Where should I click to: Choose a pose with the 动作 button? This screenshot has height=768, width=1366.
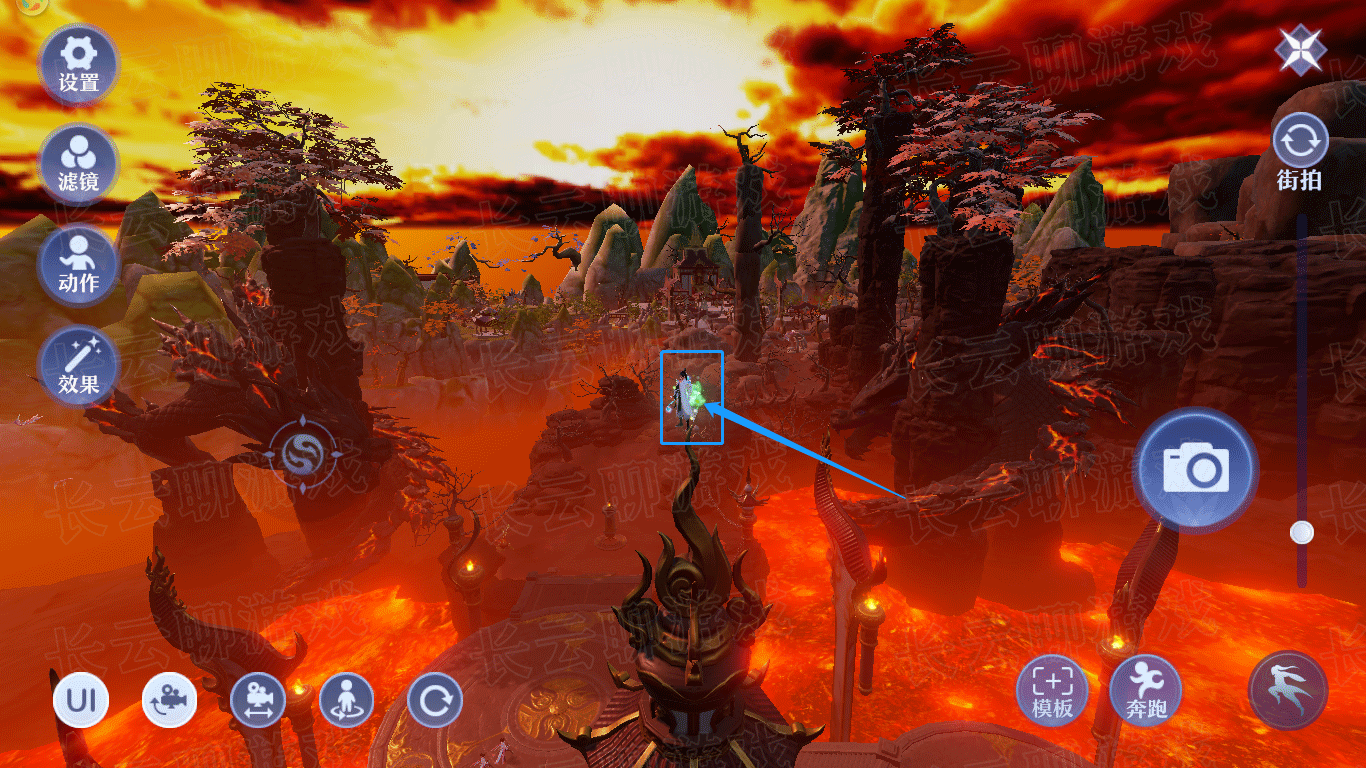78,264
